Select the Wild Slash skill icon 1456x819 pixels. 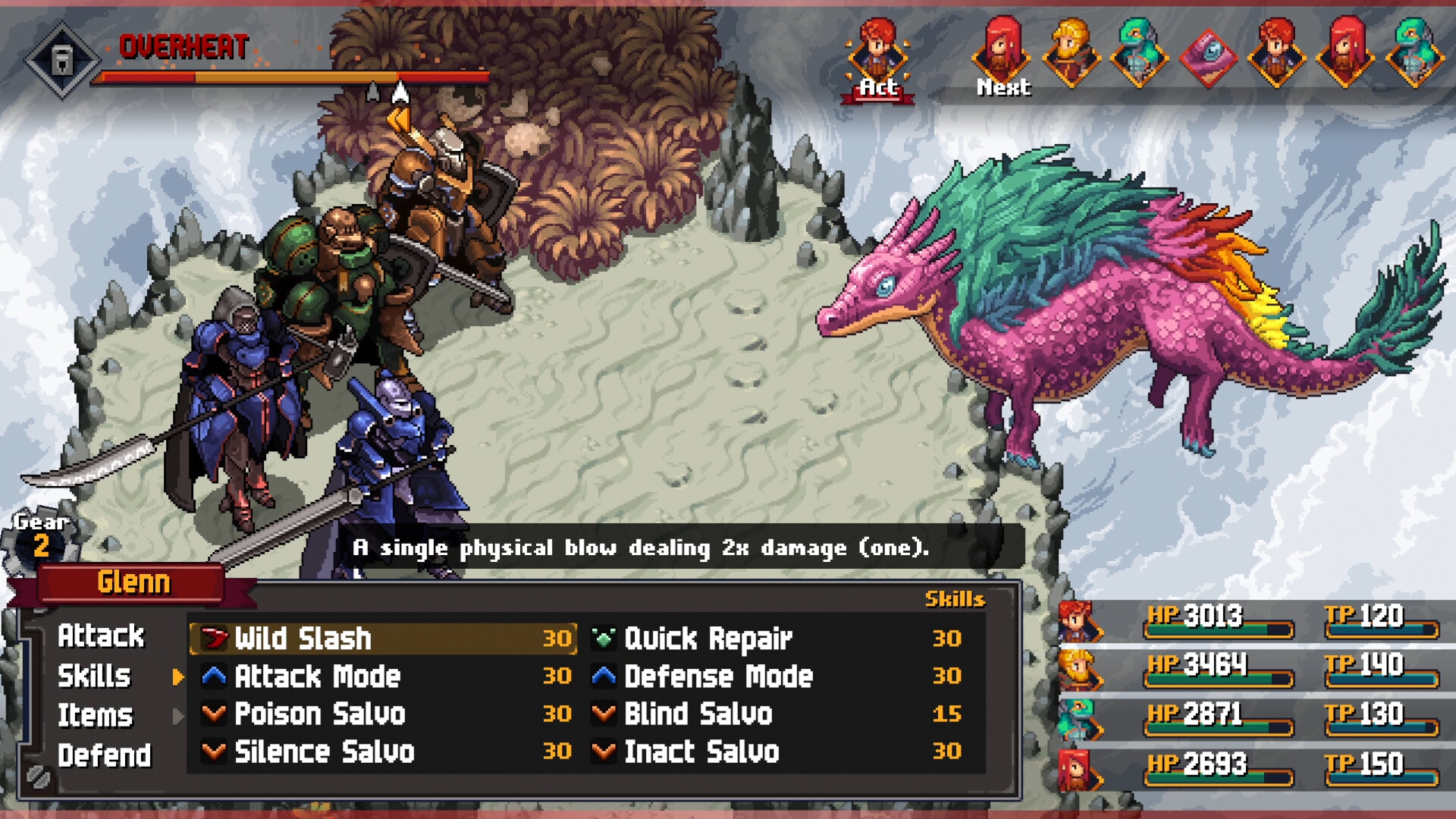click(213, 638)
